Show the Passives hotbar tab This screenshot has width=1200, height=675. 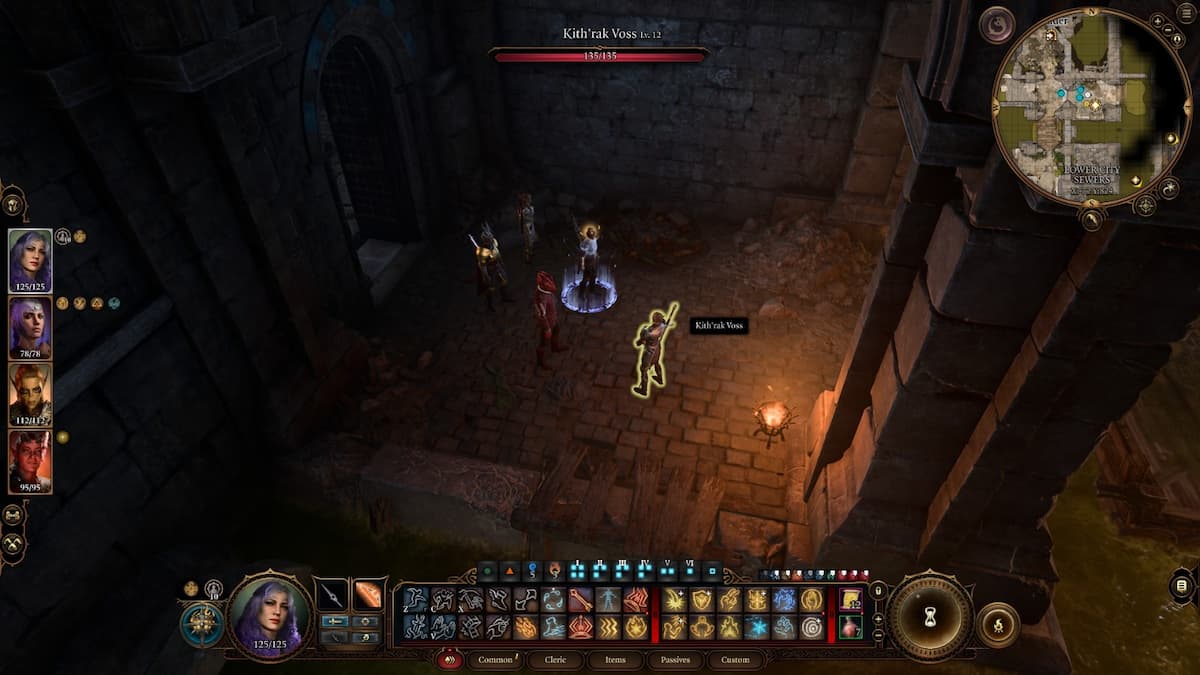[x=675, y=660]
